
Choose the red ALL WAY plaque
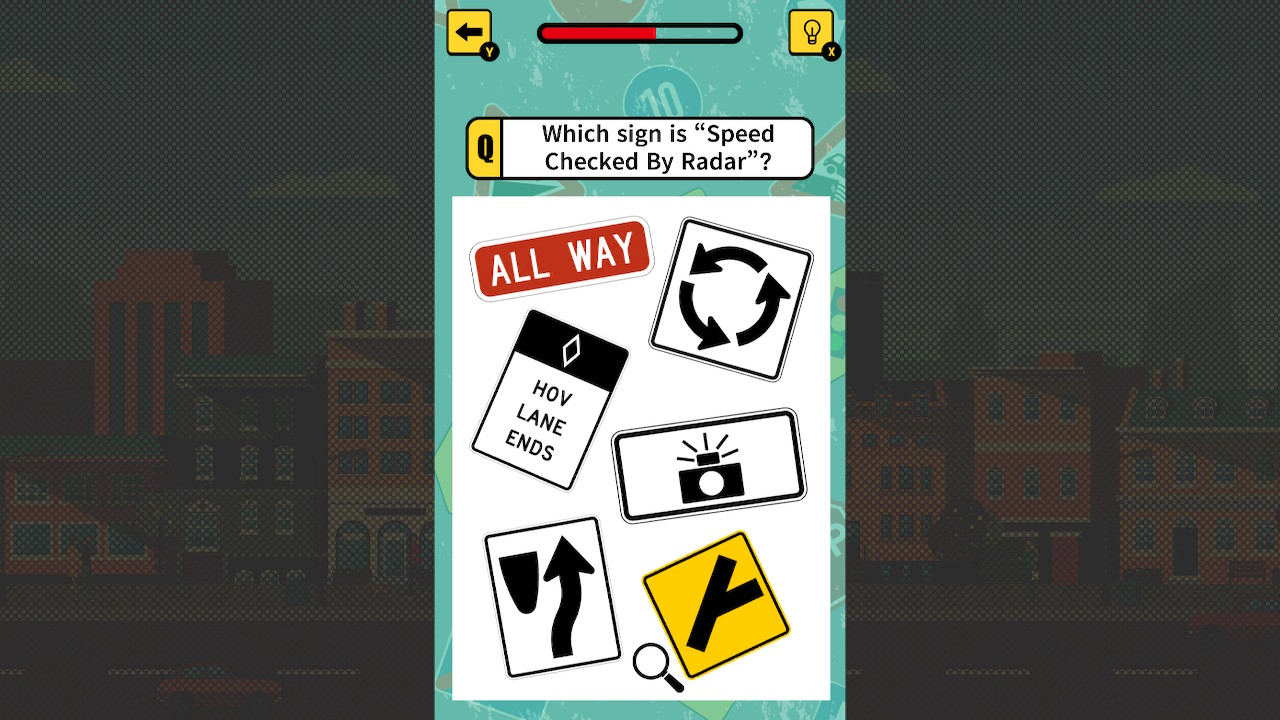pyautogui.click(x=562, y=258)
